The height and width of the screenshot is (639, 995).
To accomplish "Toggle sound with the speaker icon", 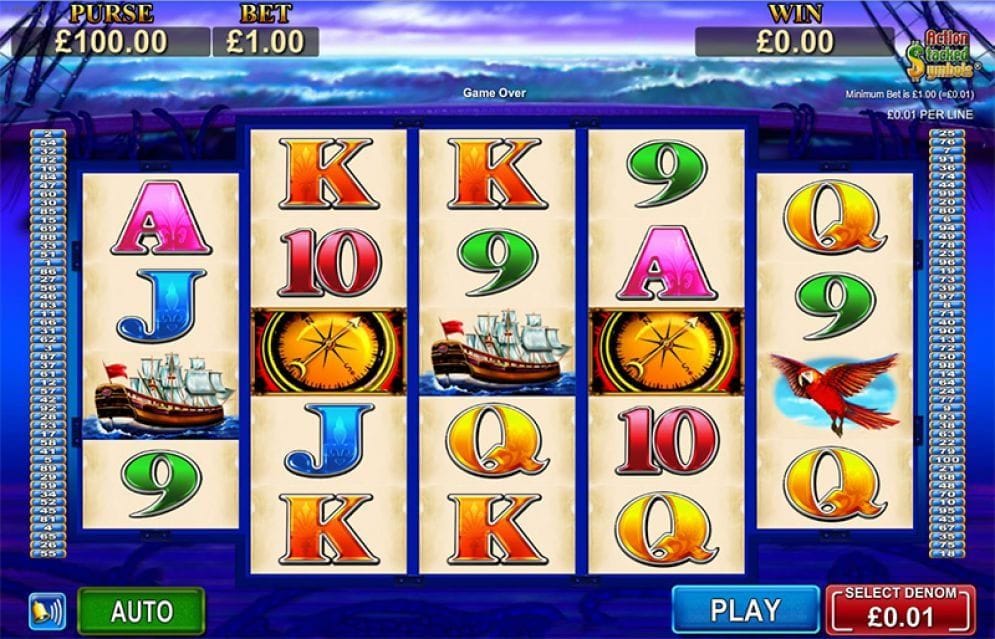I will tap(47, 611).
